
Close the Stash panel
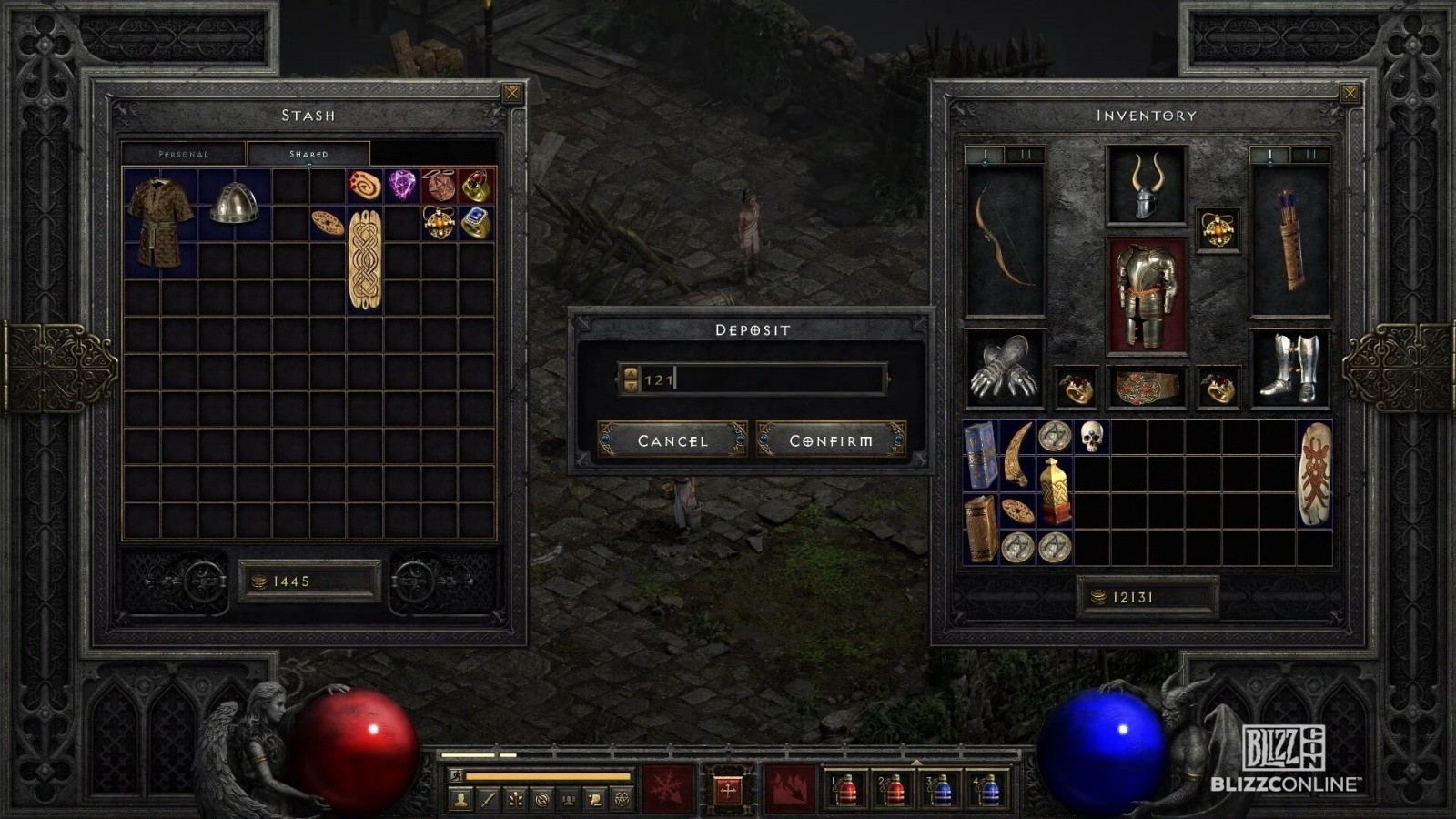click(x=512, y=93)
